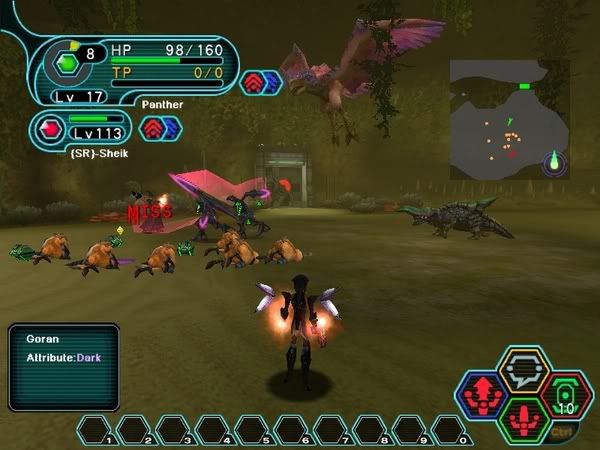Select the green door marker on minimap
This screenshot has height=450, width=600.
click(524, 87)
